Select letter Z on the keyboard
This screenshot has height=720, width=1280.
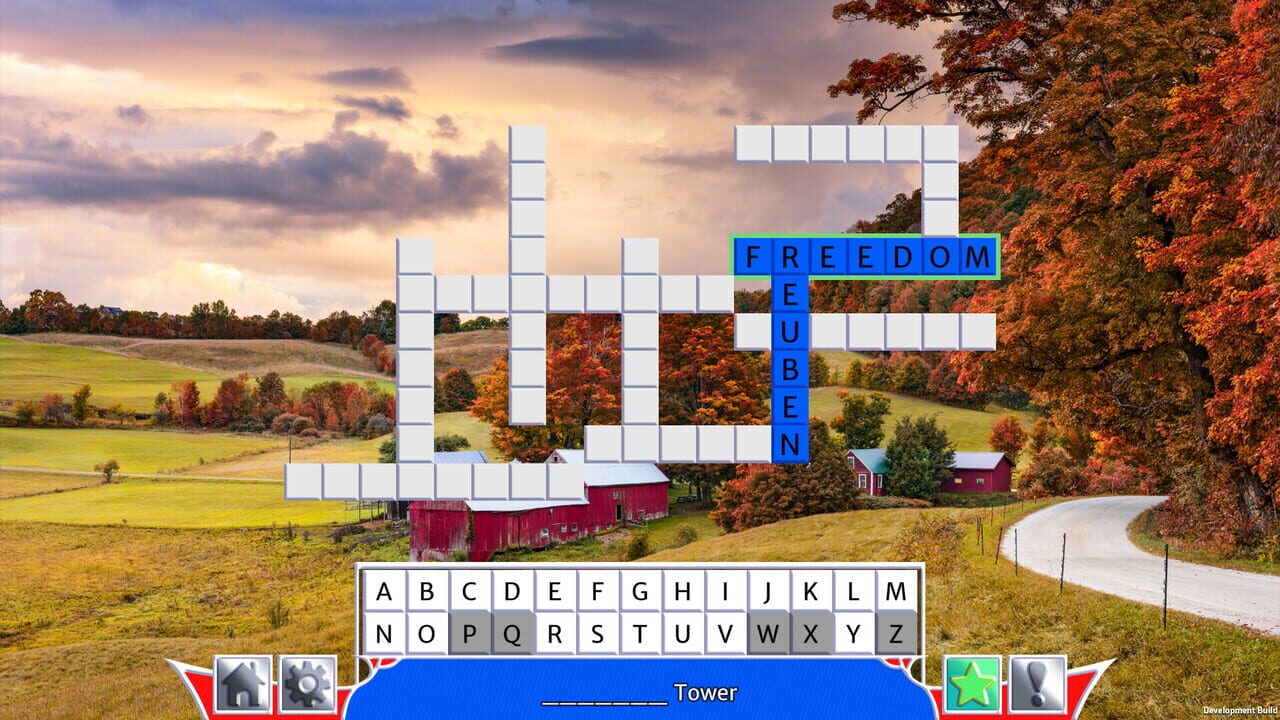895,633
